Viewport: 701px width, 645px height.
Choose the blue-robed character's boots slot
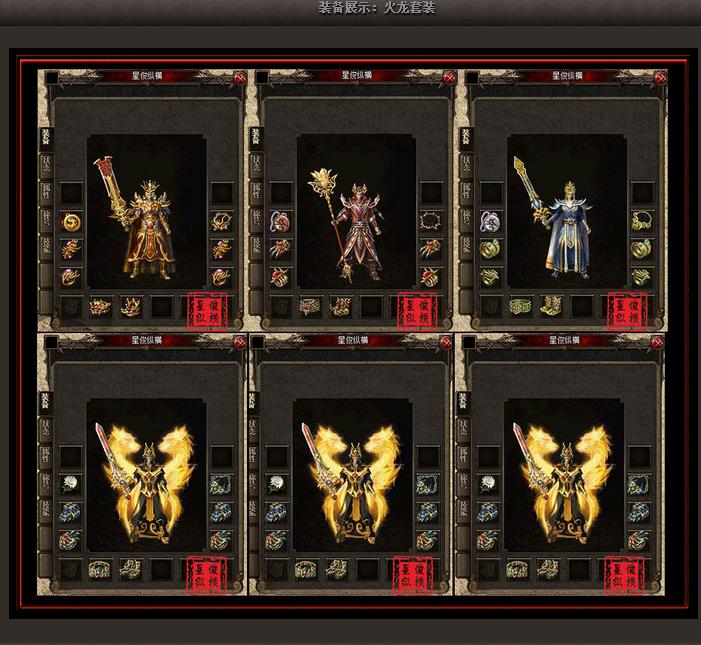click(550, 307)
